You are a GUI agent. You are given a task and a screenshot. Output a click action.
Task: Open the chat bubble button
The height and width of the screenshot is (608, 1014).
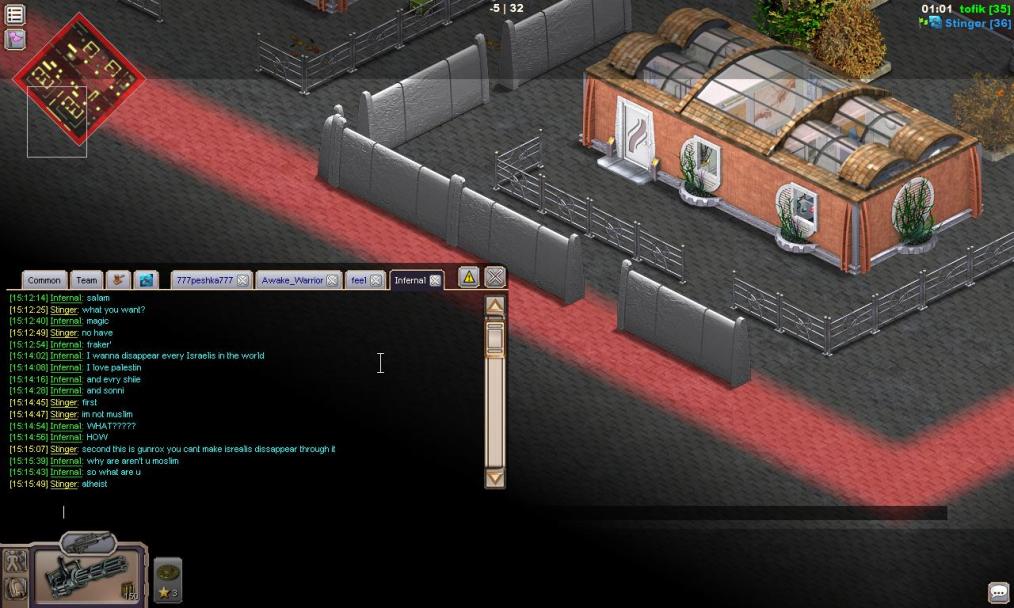997,593
